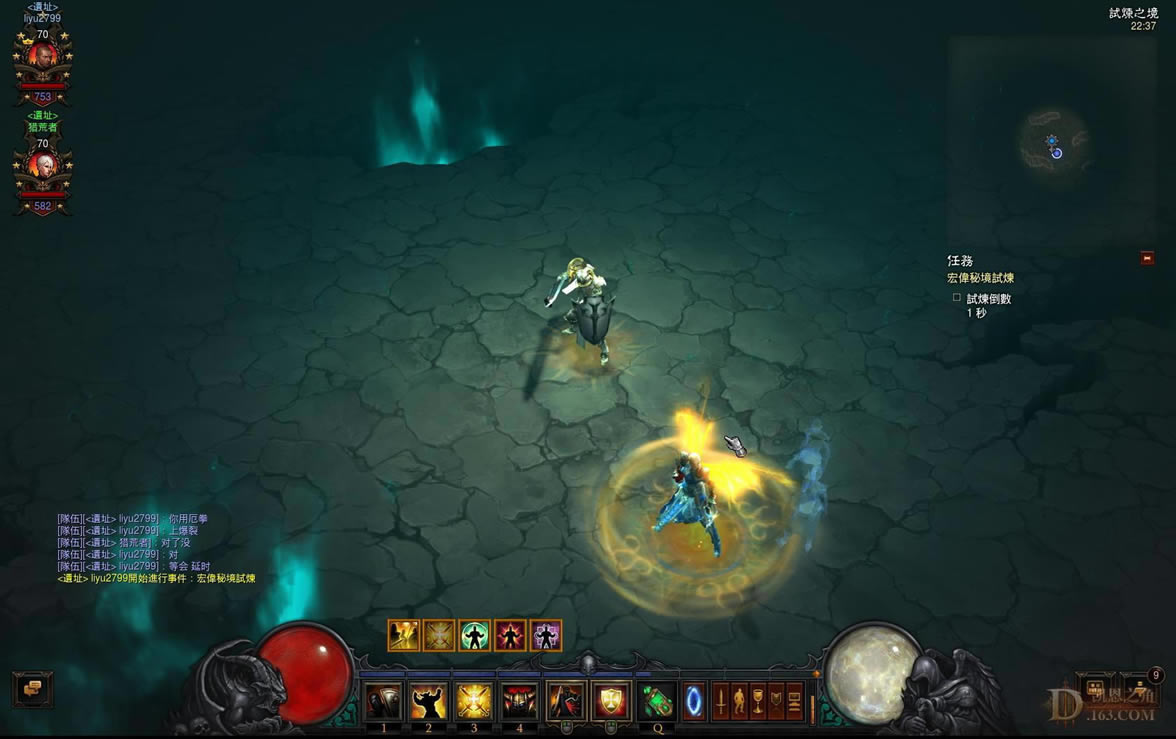Viewport: 1176px width, 739px height.
Task: Open the skills menu with the sword icon
Action: 720,702
